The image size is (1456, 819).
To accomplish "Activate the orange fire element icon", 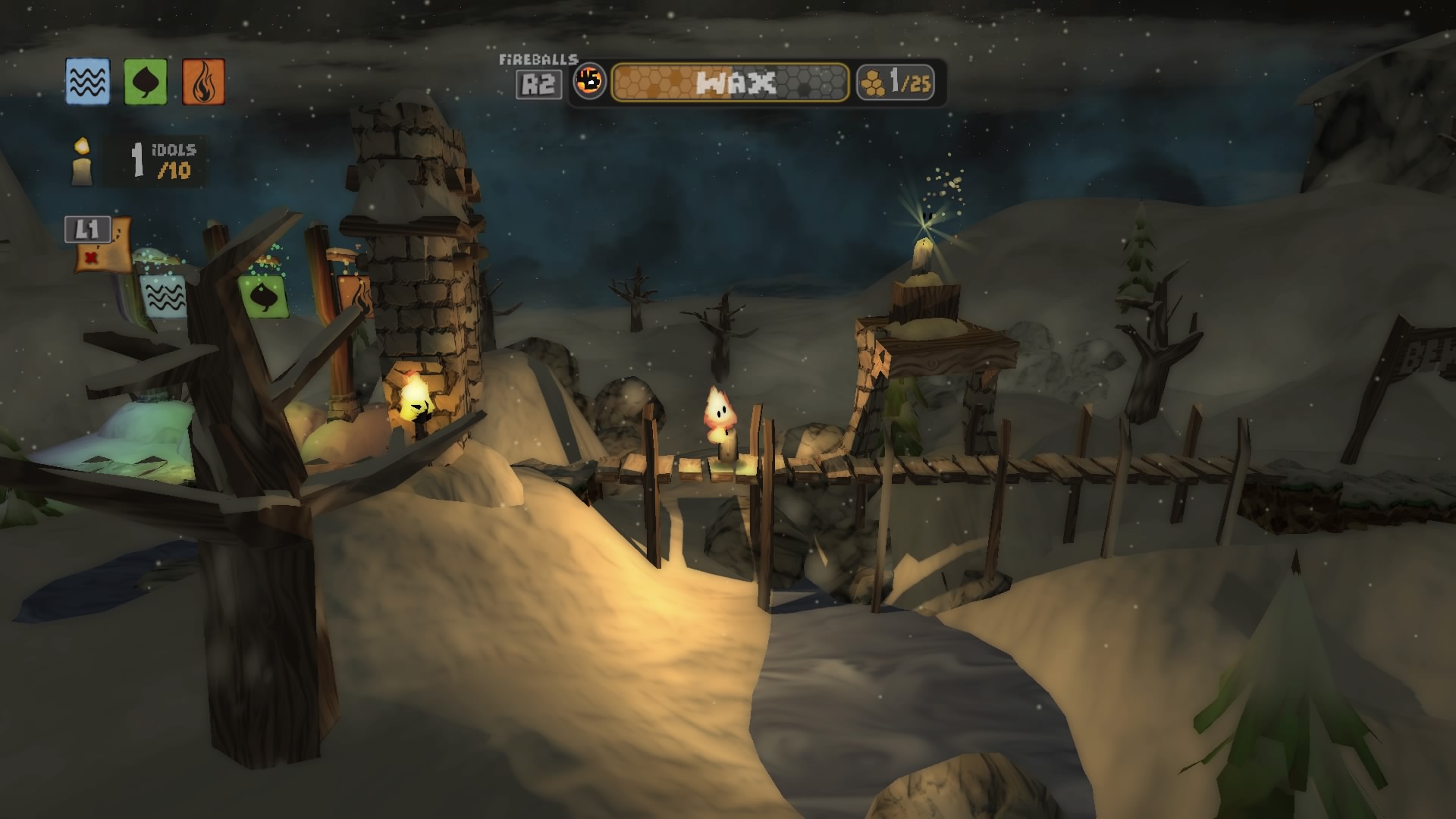I will [x=203, y=82].
